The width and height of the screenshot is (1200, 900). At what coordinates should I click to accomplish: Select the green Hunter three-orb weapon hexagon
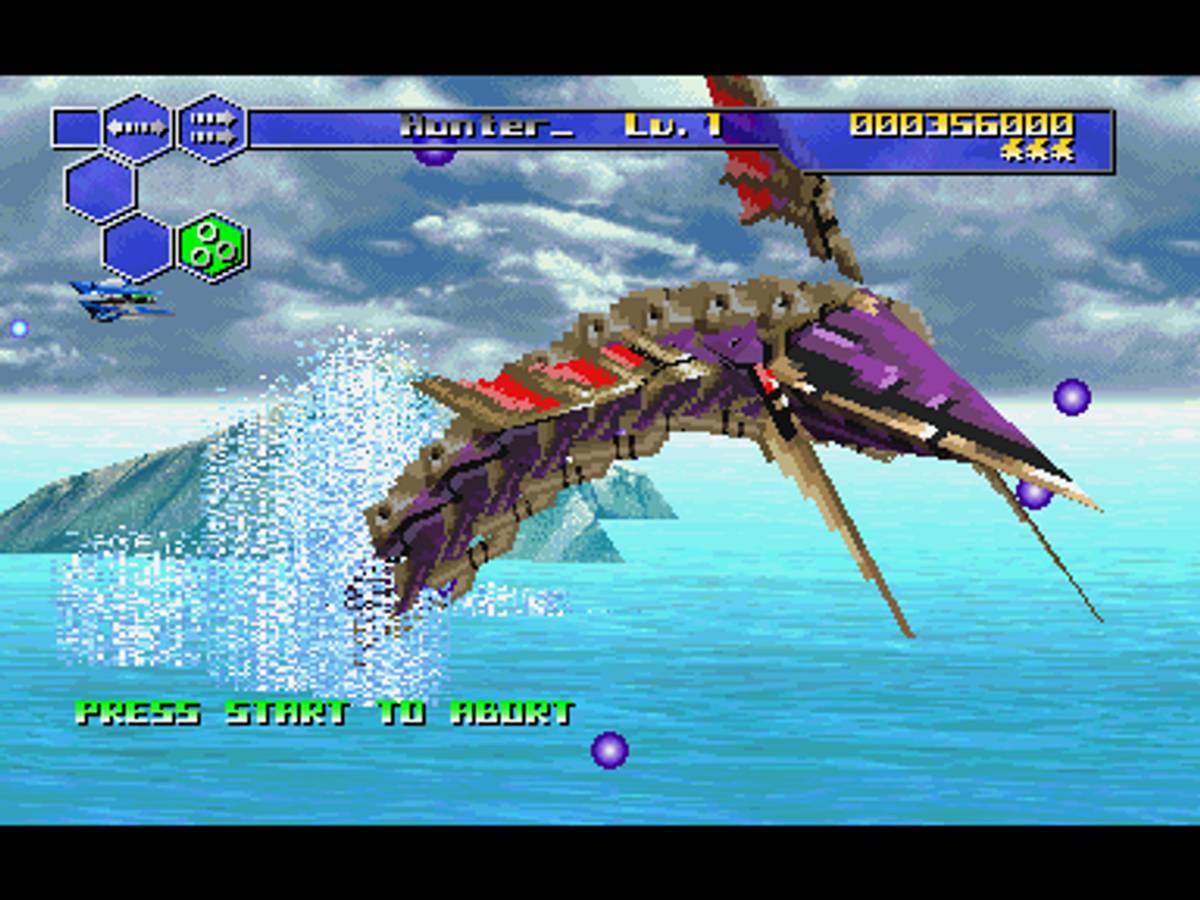(212, 246)
